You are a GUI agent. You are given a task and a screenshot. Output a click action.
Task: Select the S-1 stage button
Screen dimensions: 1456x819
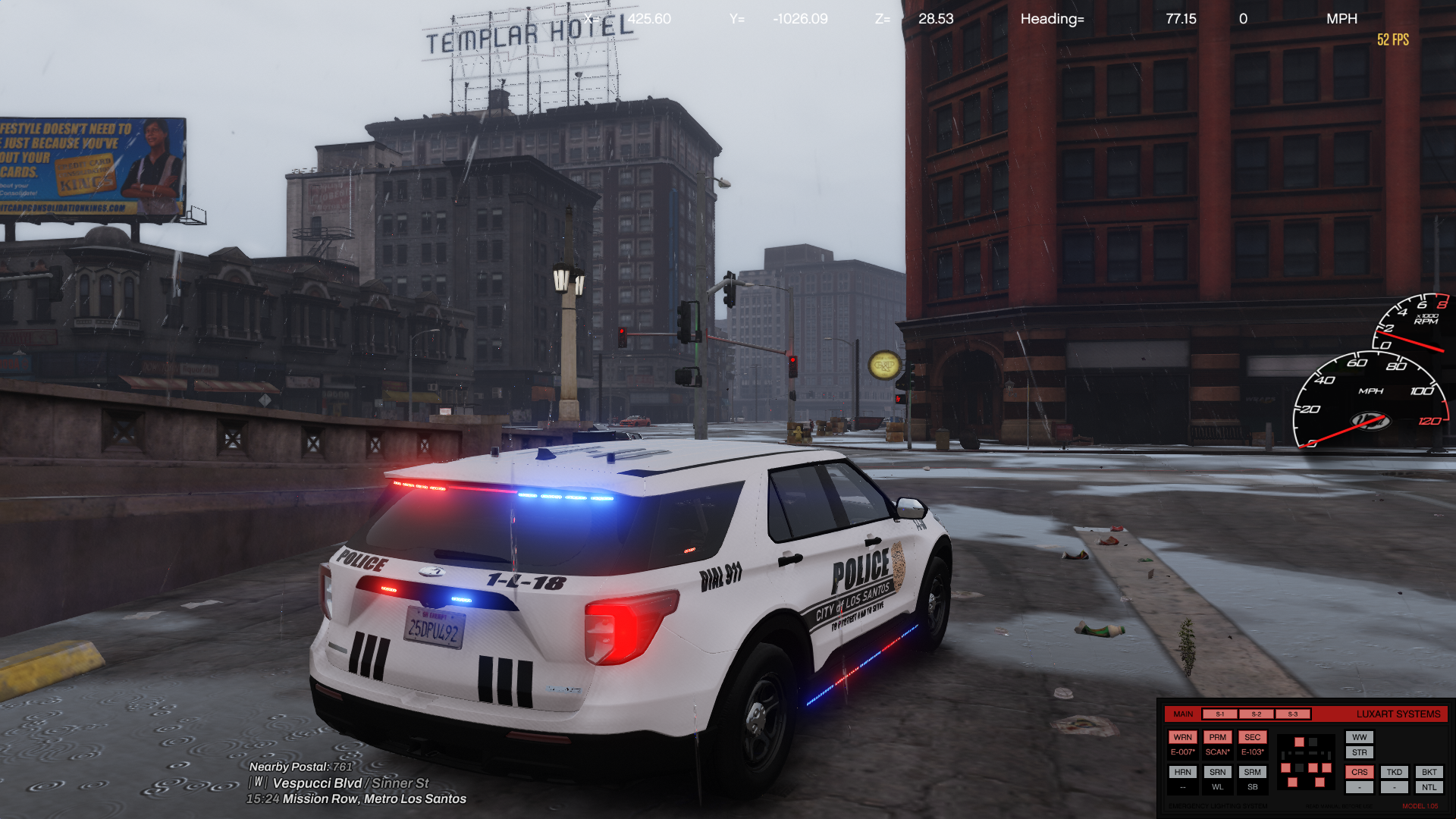(x=1219, y=714)
